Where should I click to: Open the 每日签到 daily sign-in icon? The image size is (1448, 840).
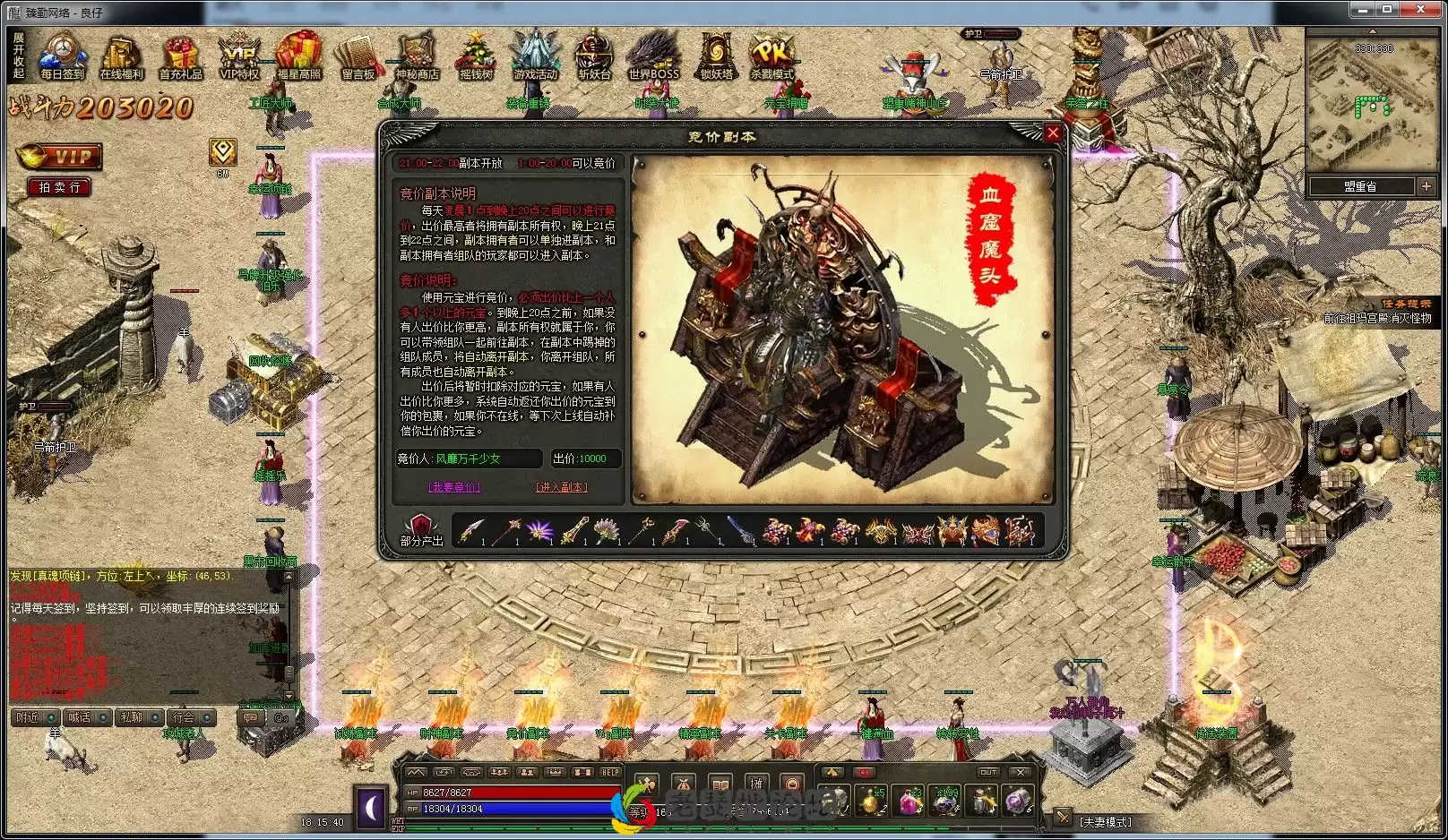pyautogui.click(x=61, y=54)
